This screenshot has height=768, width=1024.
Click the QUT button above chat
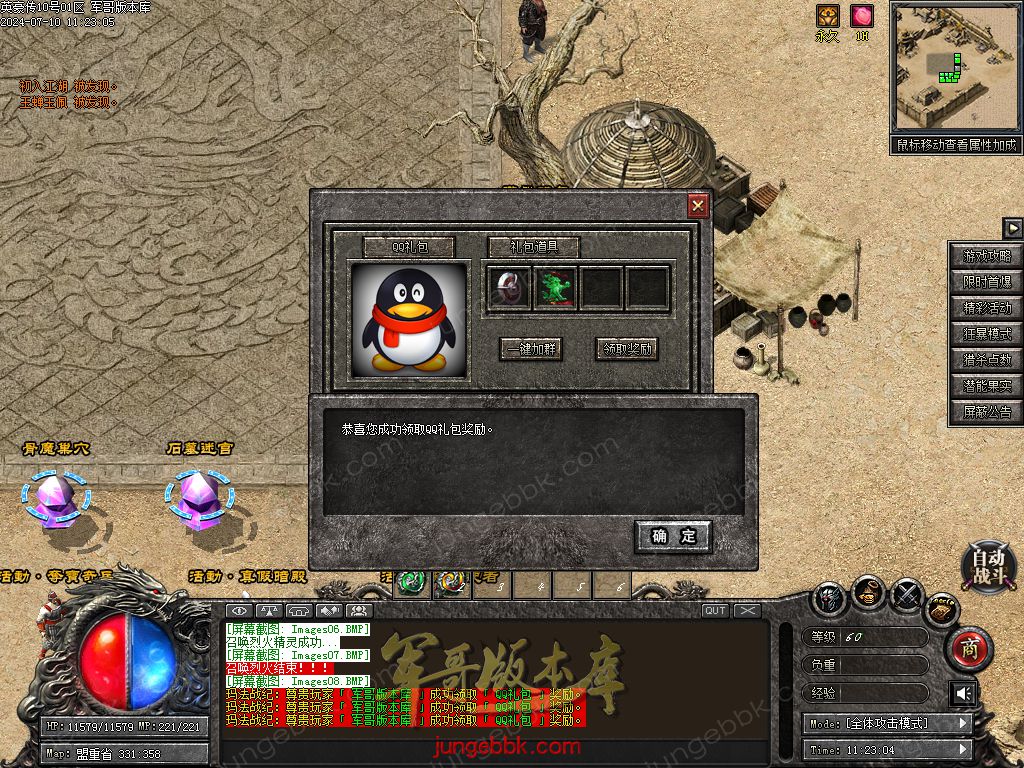[715, 610]
